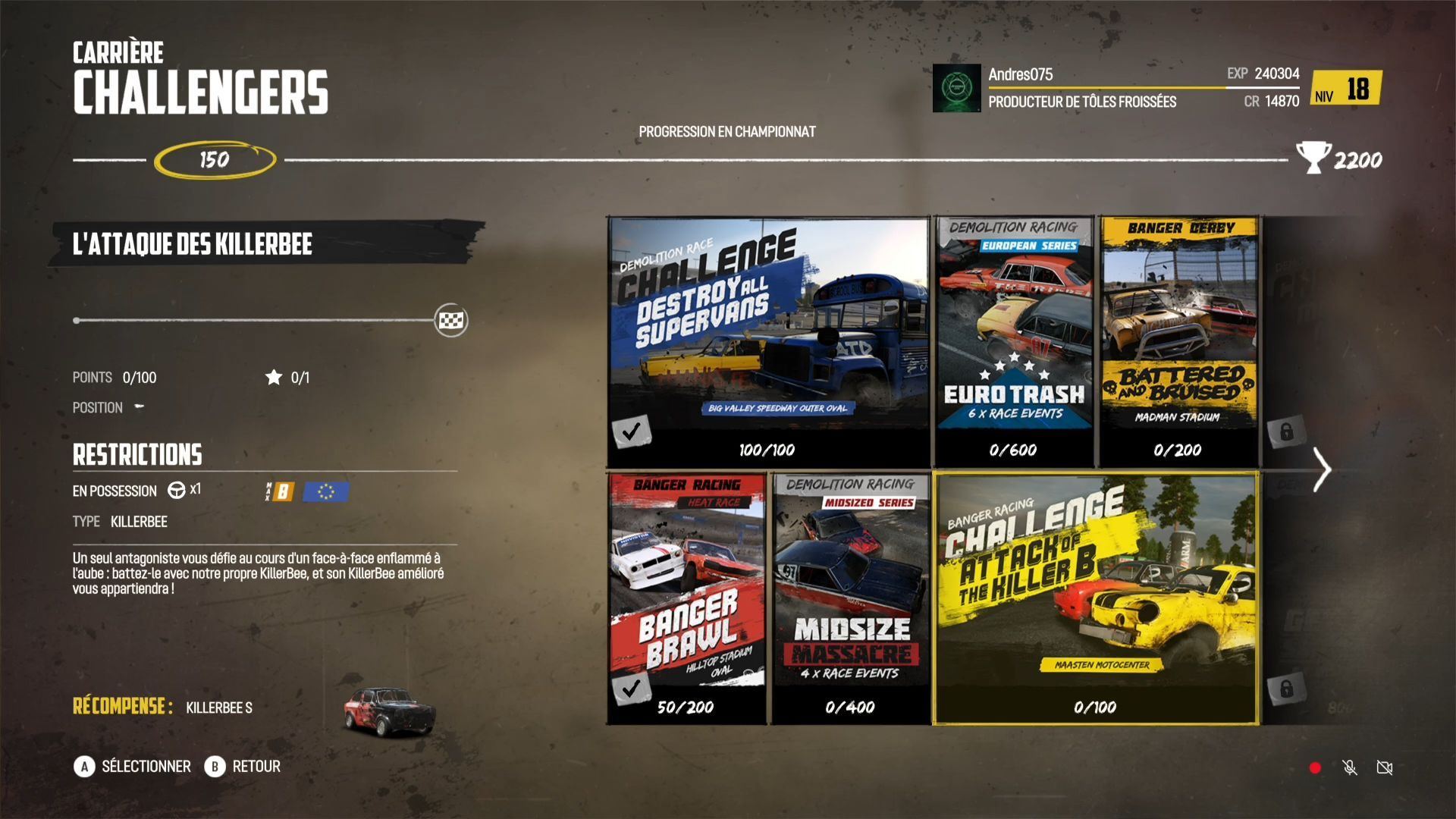Open the Midsize Massacre series tile

tap(850, 598)
